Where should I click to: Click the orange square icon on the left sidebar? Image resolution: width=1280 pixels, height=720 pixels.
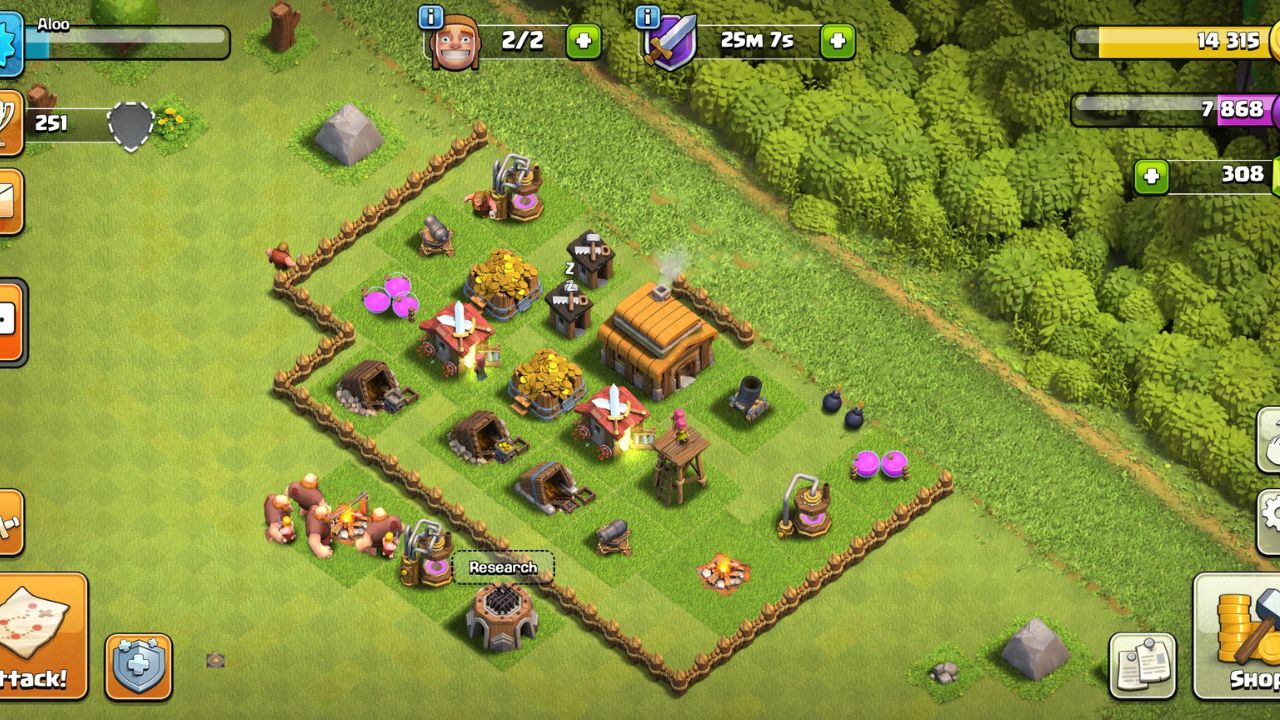tap(8, 320)
